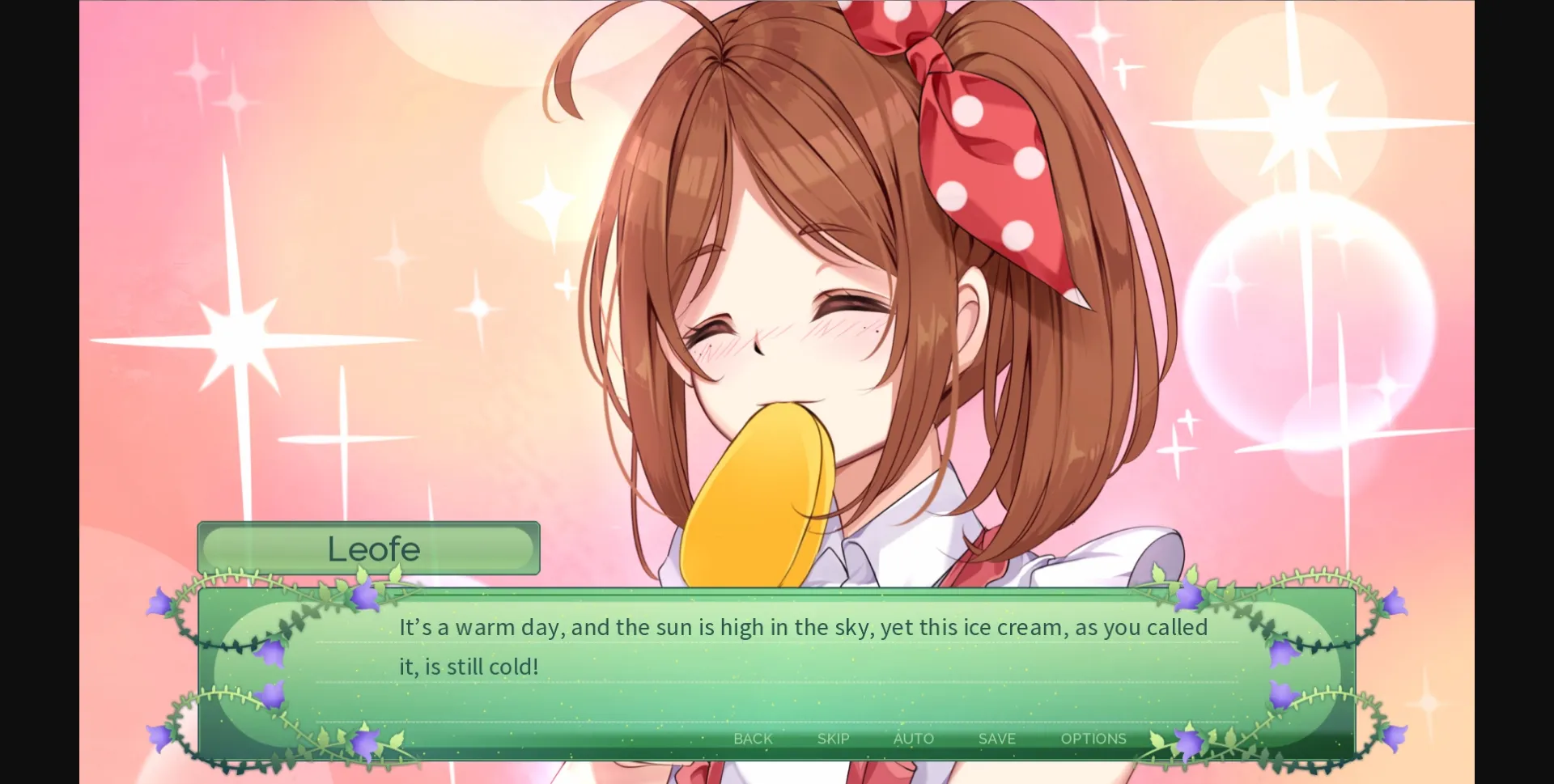Select Leofe's character sprite
The height and width of the screenshot is (784, 1554).
(x=809, y=283)
